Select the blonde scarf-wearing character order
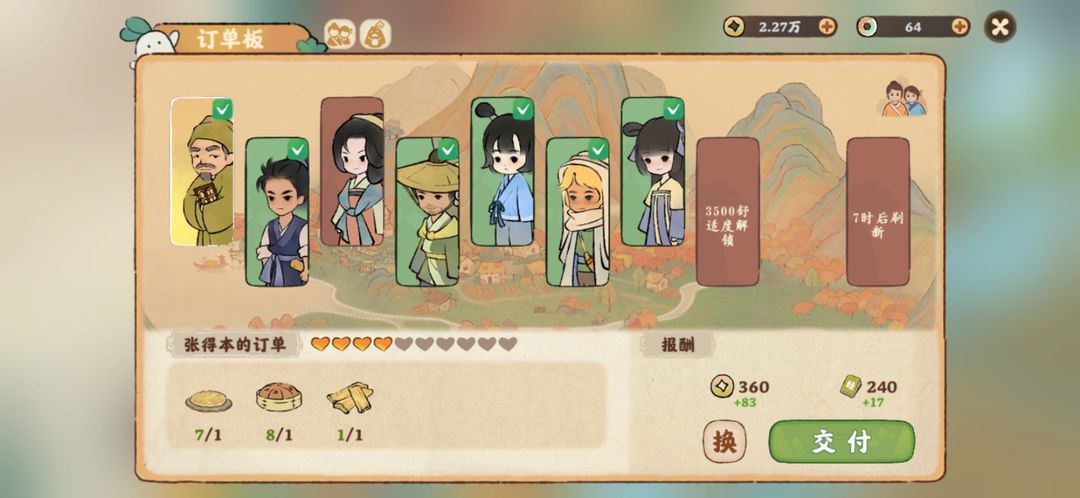 coord(577,212)
